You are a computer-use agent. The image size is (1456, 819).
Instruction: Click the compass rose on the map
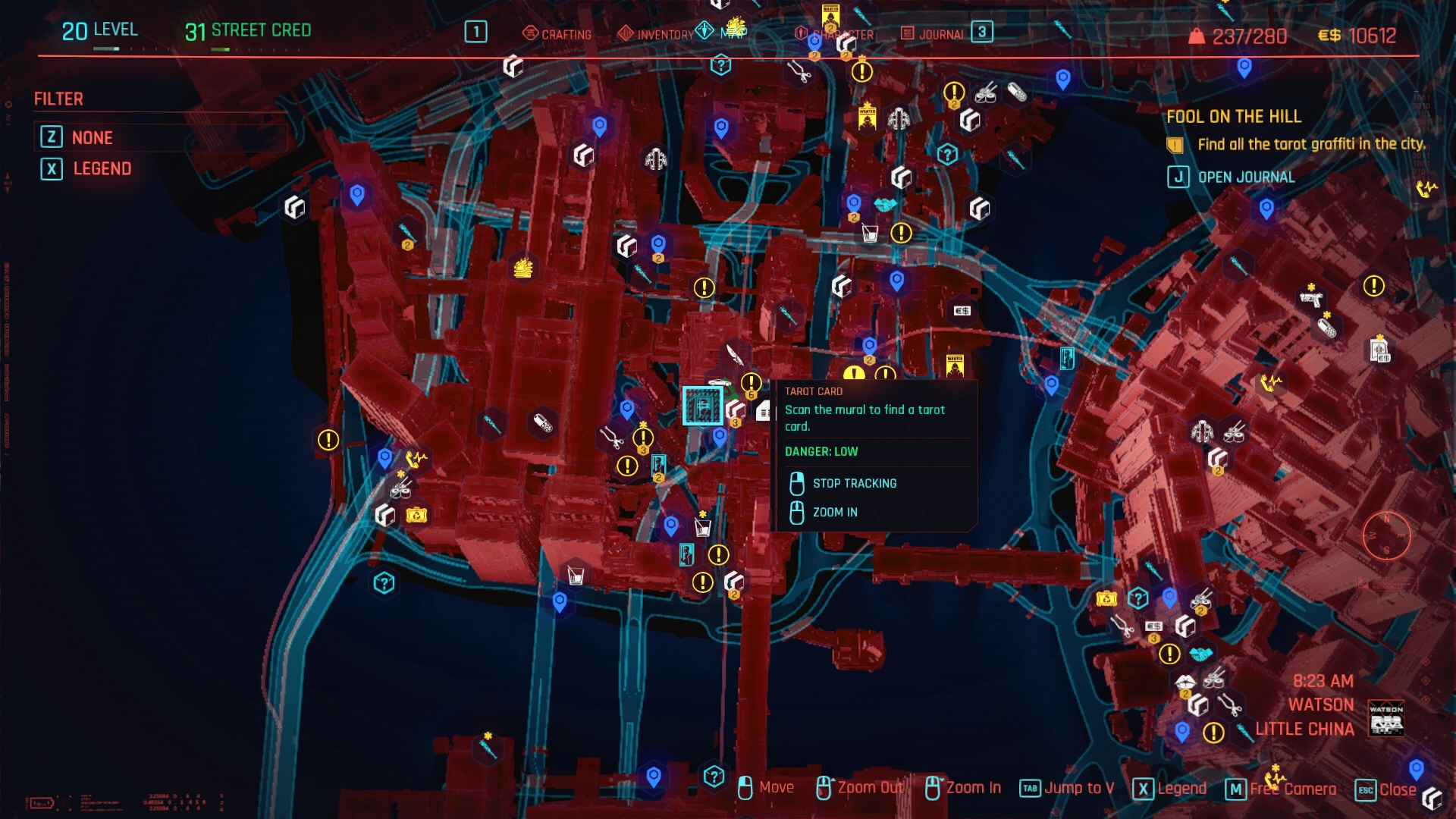pyautogui.click(x=1386, y=536)
